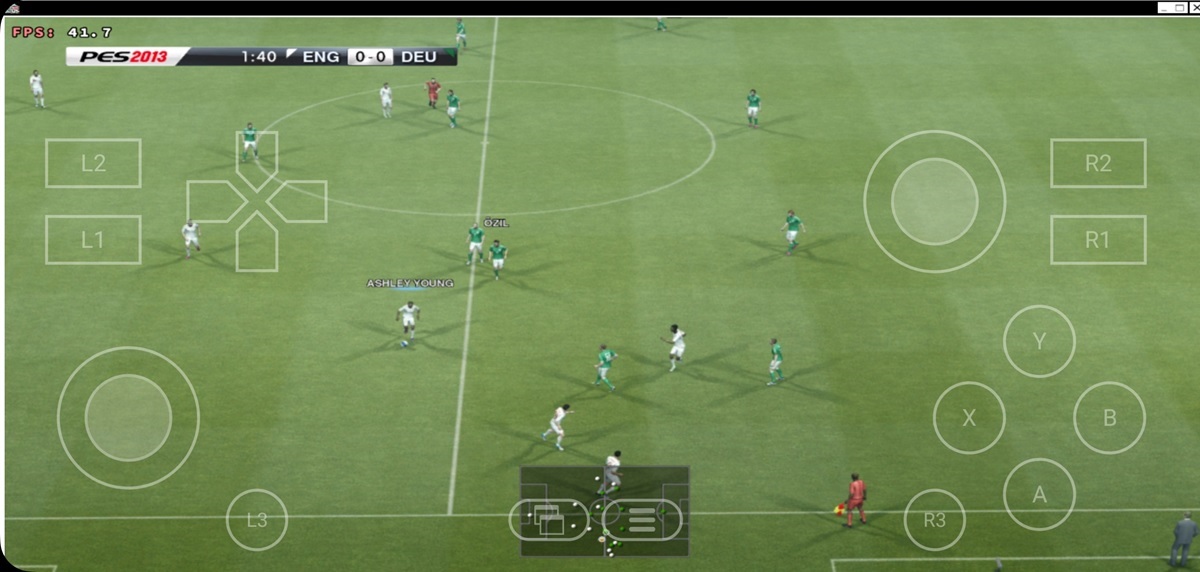Tap the round Y face button
Image resolution: width=1200 pixels, height=572 pixels.
(x=1039, y=342)
